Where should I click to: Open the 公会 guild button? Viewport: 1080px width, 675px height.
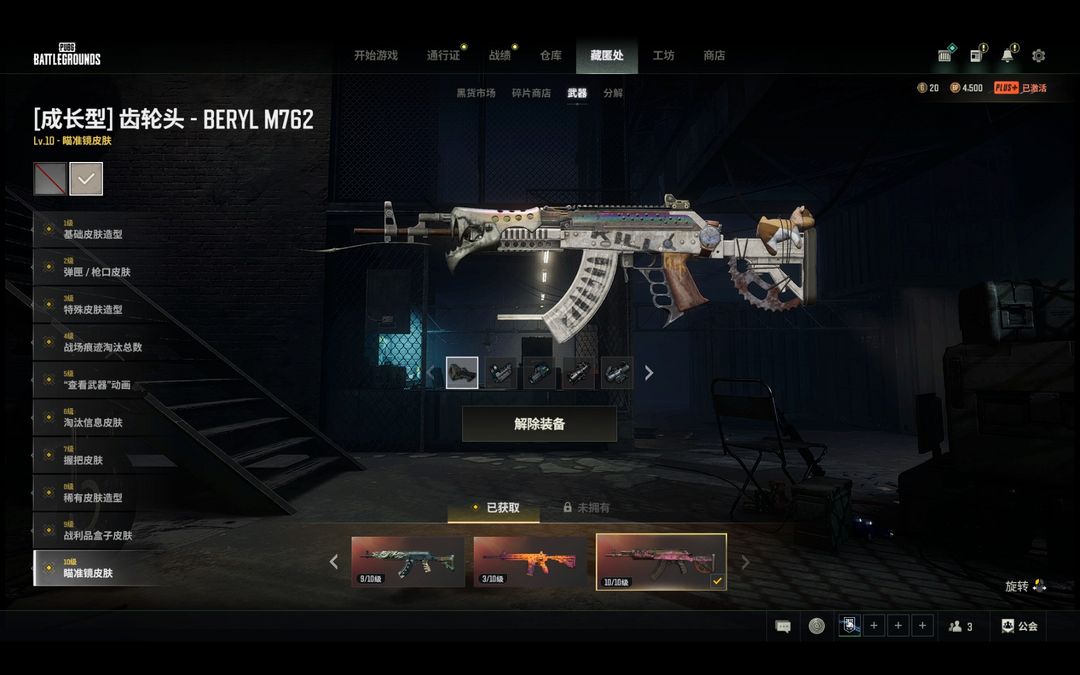click(x=1019, y=627)
